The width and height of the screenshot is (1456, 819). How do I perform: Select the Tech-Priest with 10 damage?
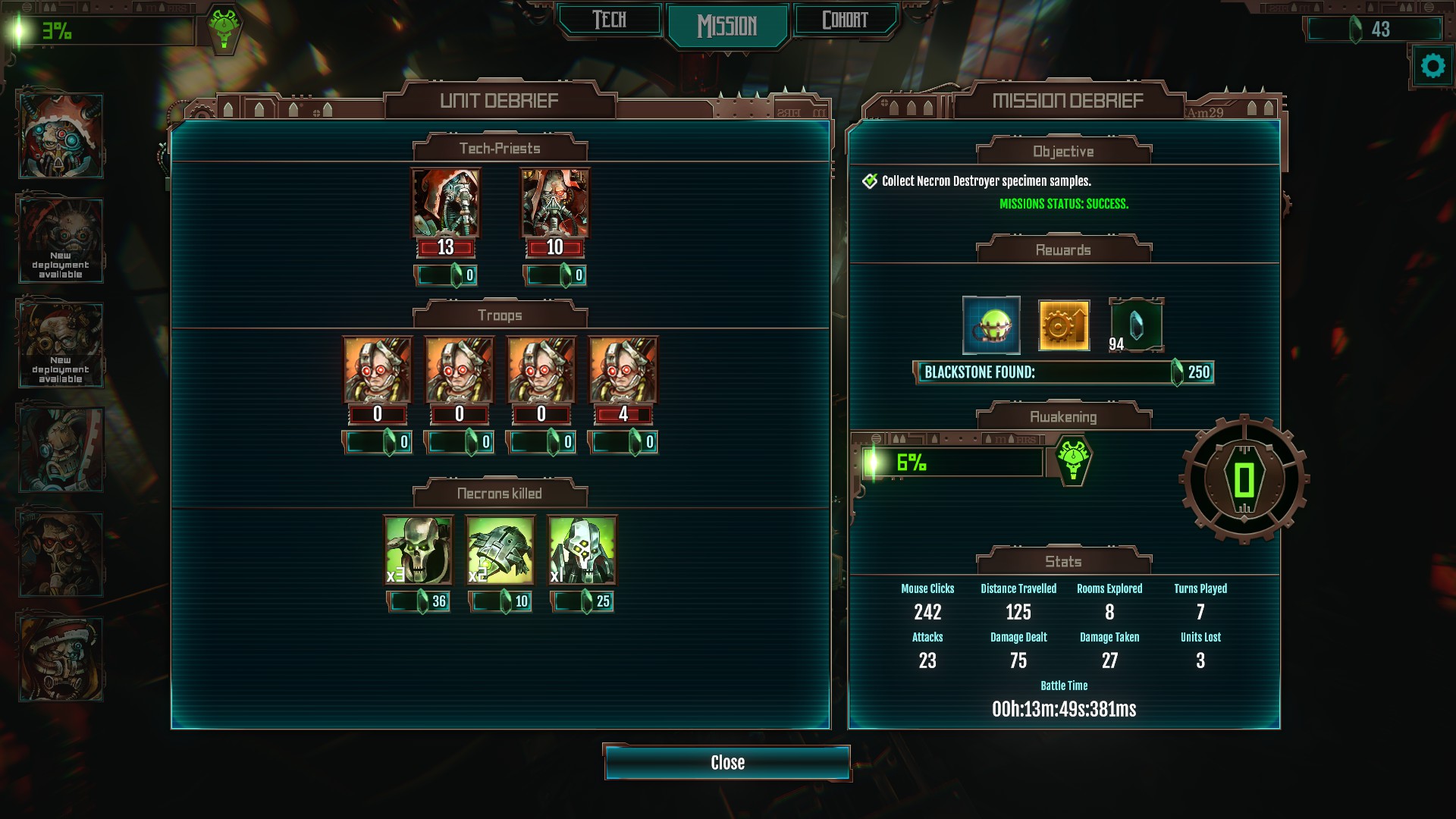[554, 203]
